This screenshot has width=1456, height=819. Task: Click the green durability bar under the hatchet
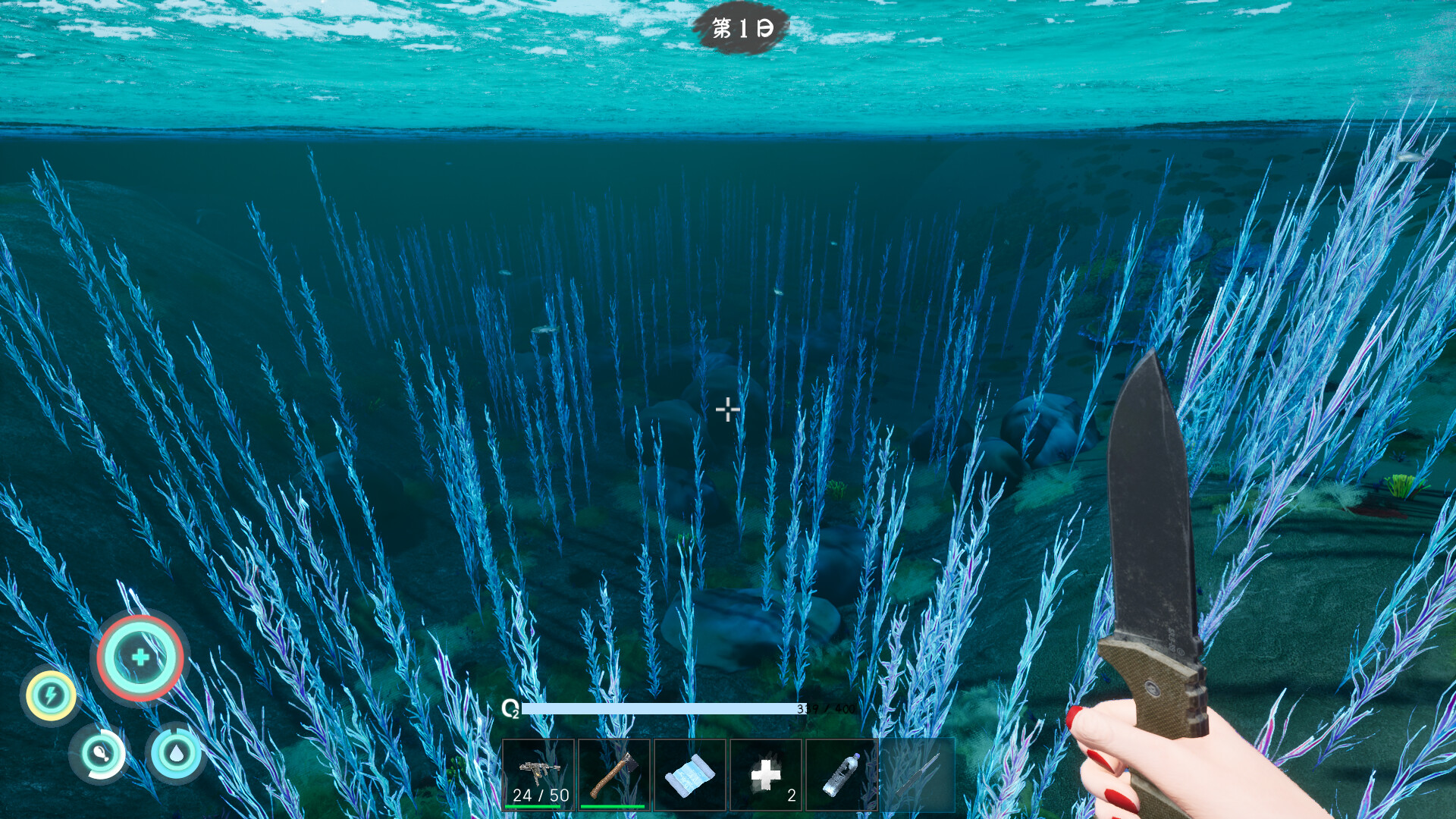(x=614, y=805)
